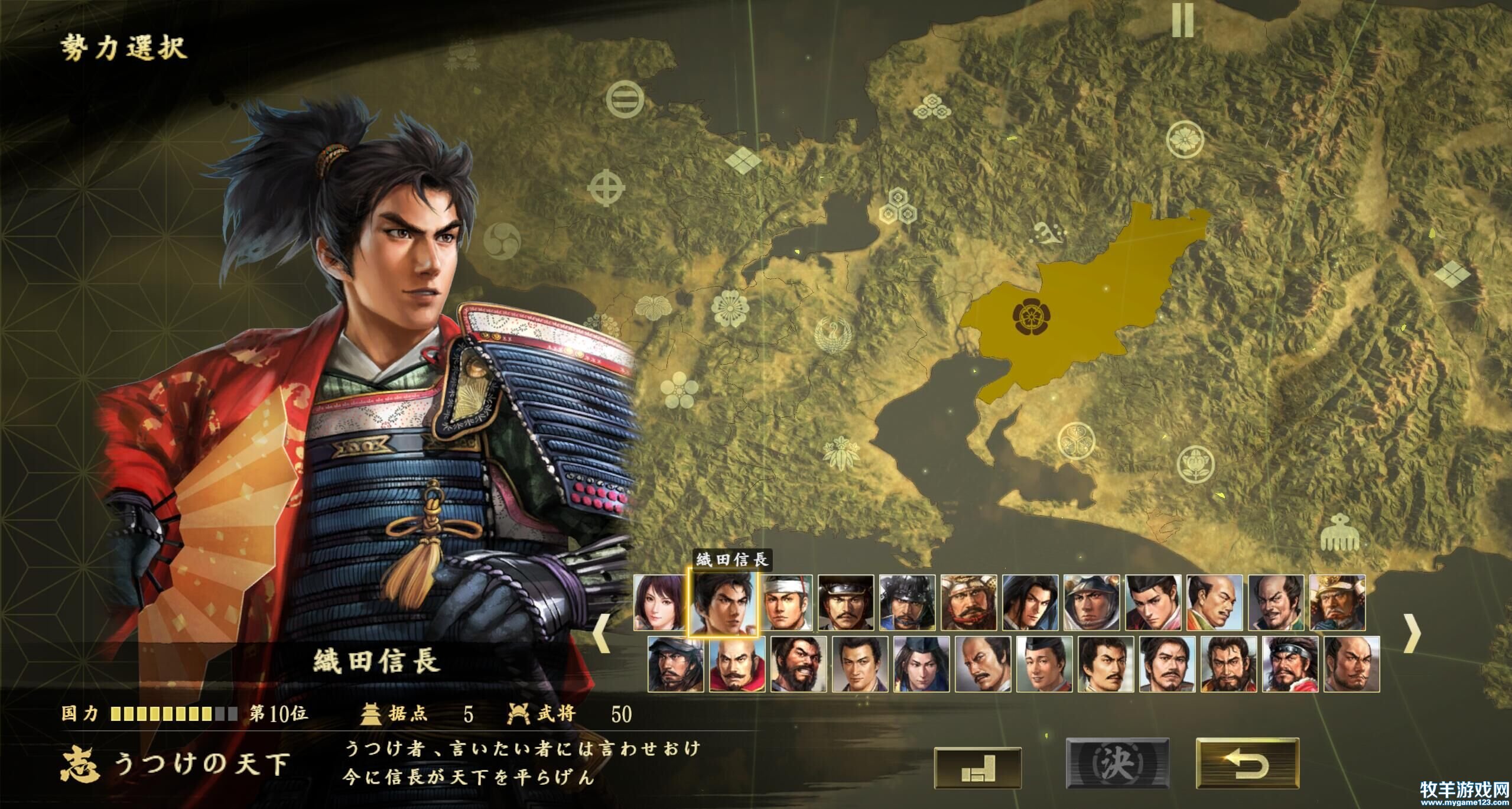Select the highlighted Oda clan crest on map
Viewport: 1512px width, 809px height.
pyautogui.click(x=1031, y=317)
